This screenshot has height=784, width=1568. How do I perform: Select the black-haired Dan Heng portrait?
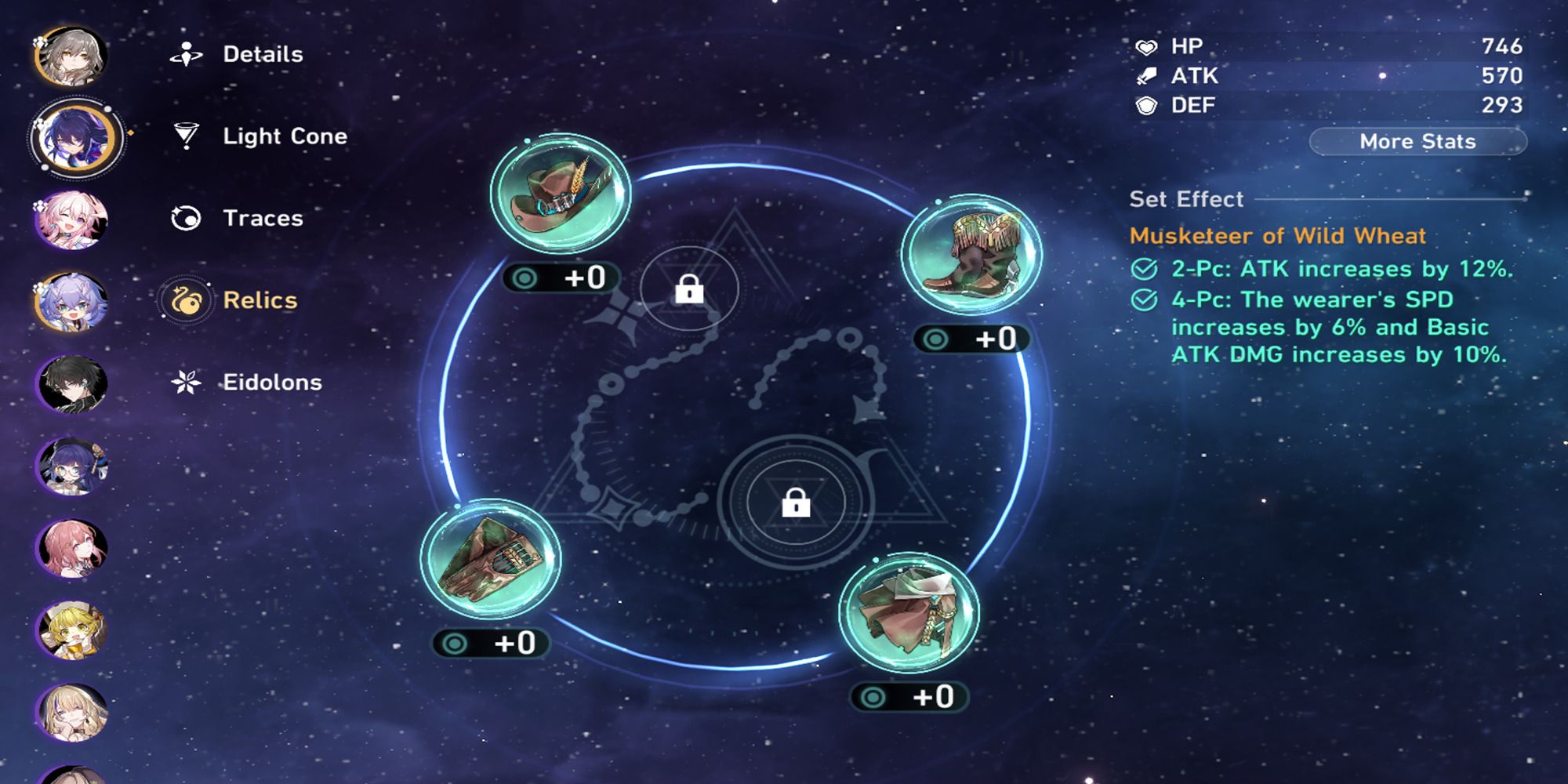pos(71,384)
